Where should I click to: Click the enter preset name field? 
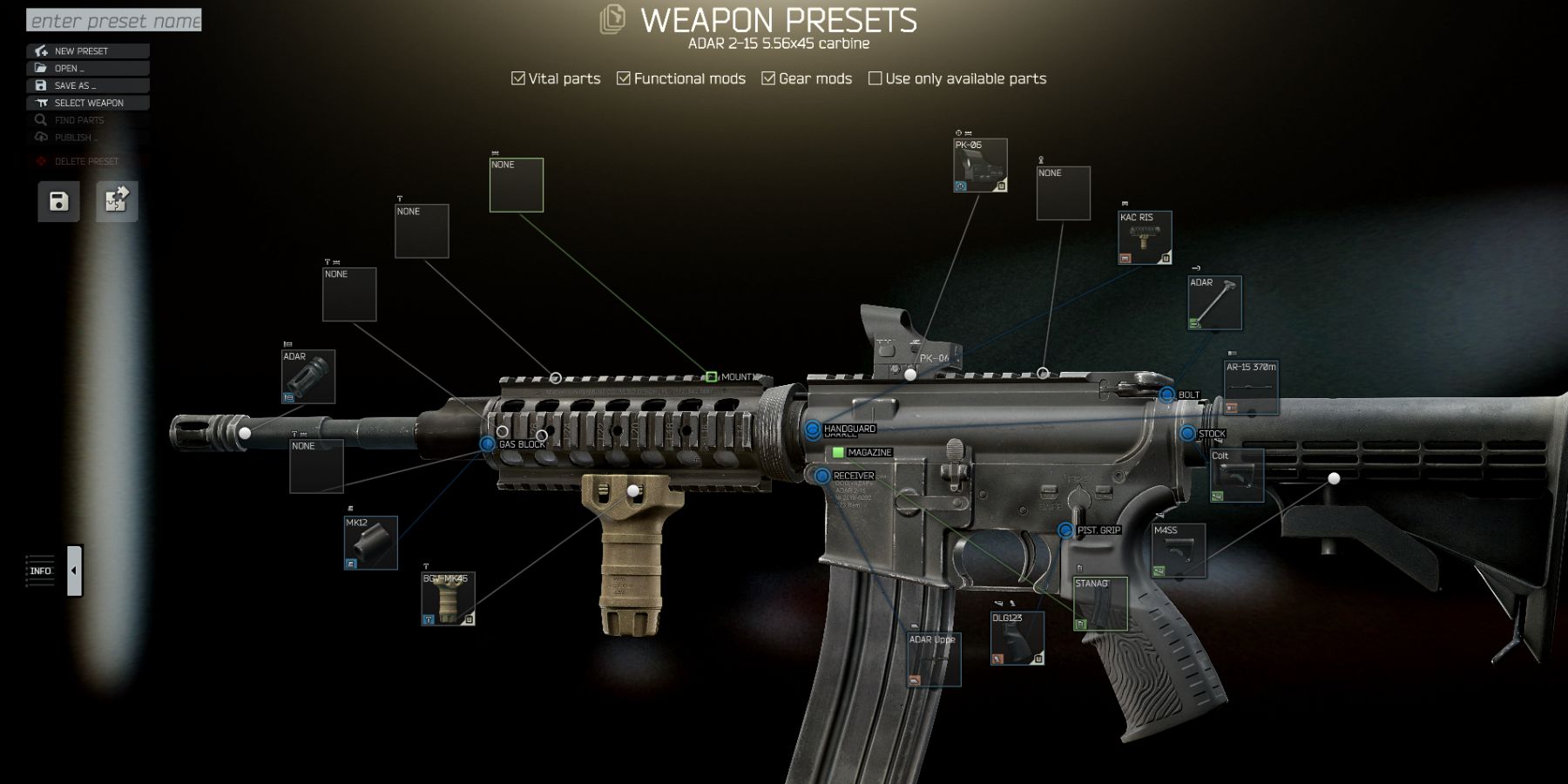pyautogui.click(x=113, y=19)
